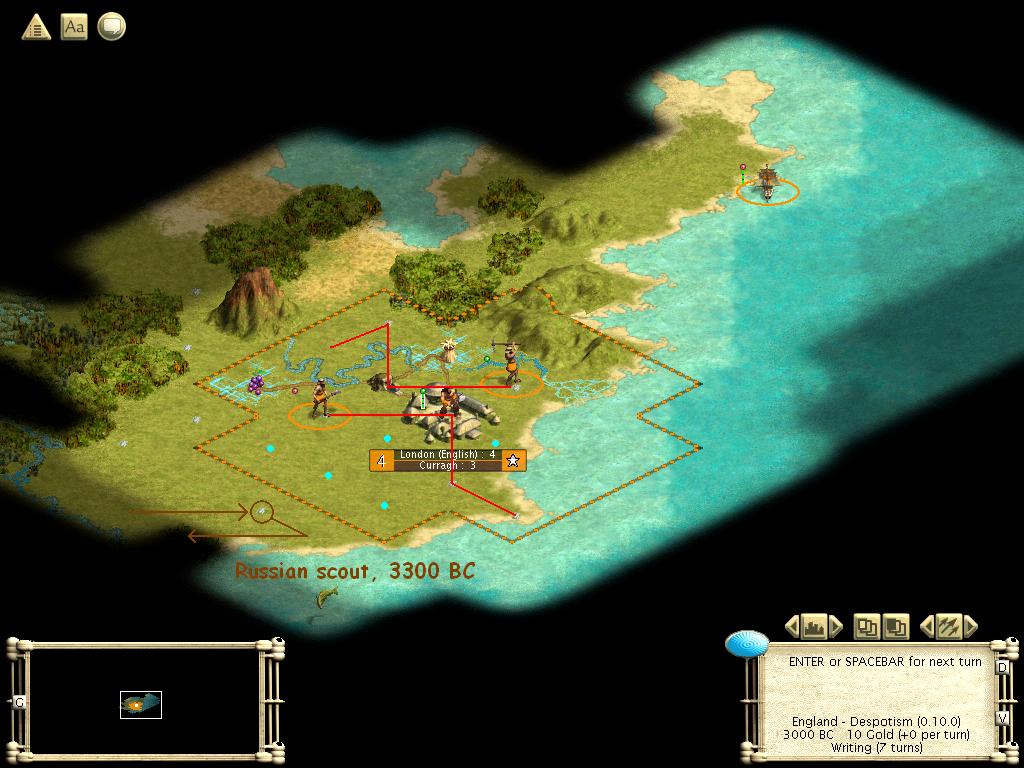Open the pyramid-shaped main menu button
The height and width of the screenshot is (768, 1024).
click(36, 27)
